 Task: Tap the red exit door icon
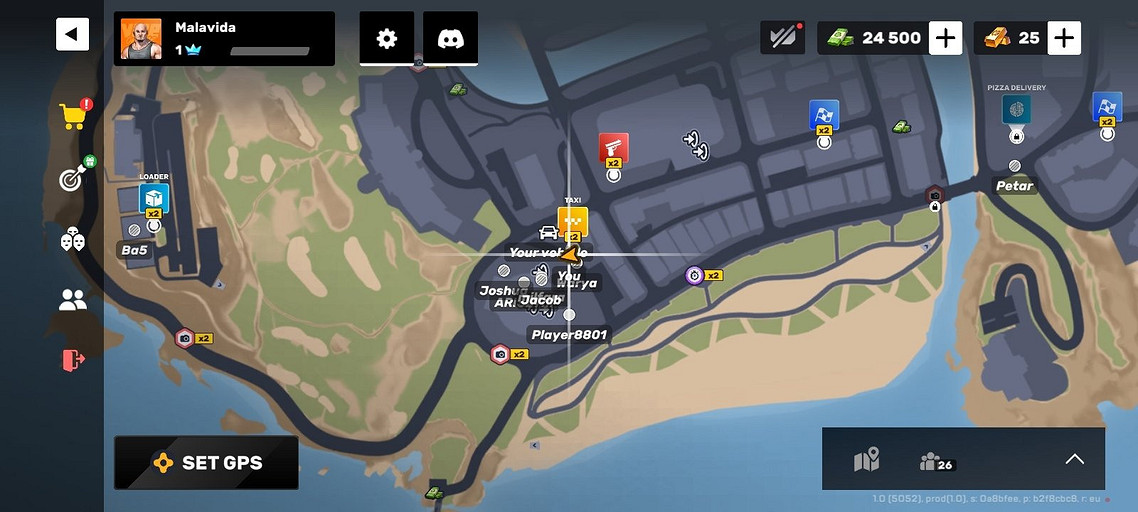(x=73, y=359)
